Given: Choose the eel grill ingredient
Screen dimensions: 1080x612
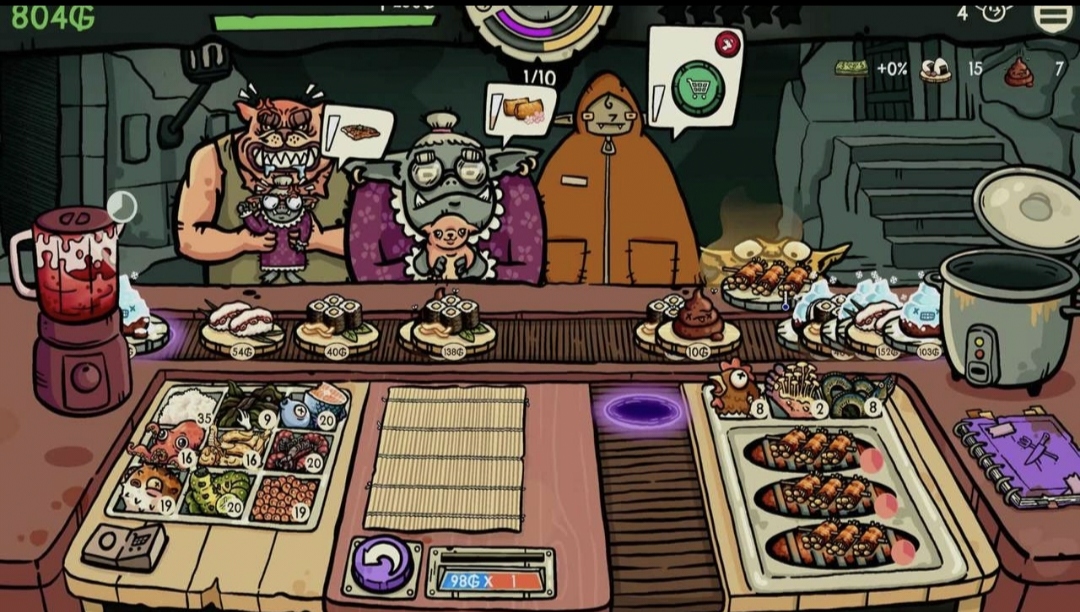Looking at the screenshot, I should pyautogui.click(x=857, y=392).
